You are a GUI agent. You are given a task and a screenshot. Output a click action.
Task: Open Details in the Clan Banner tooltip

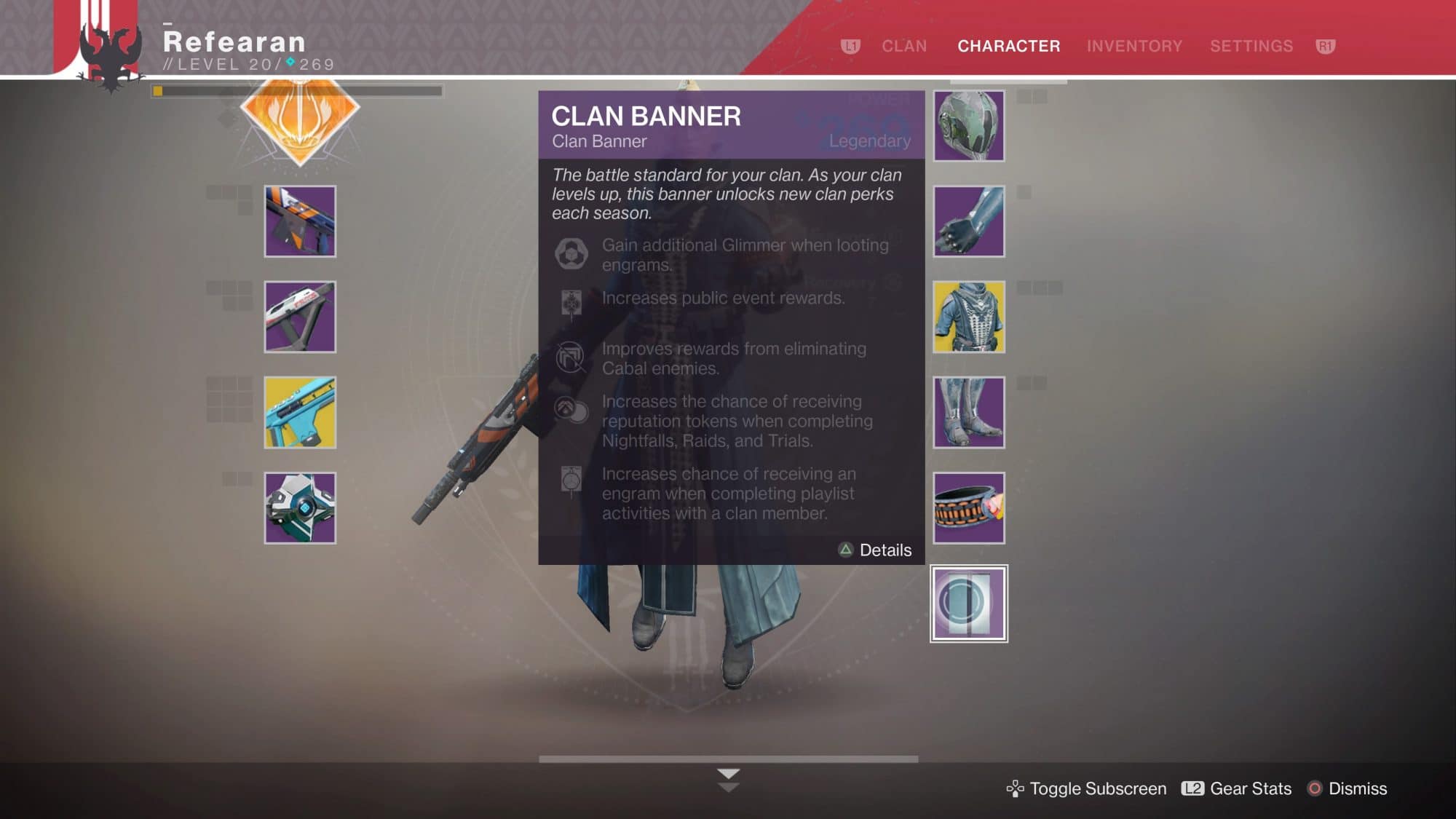876,550
